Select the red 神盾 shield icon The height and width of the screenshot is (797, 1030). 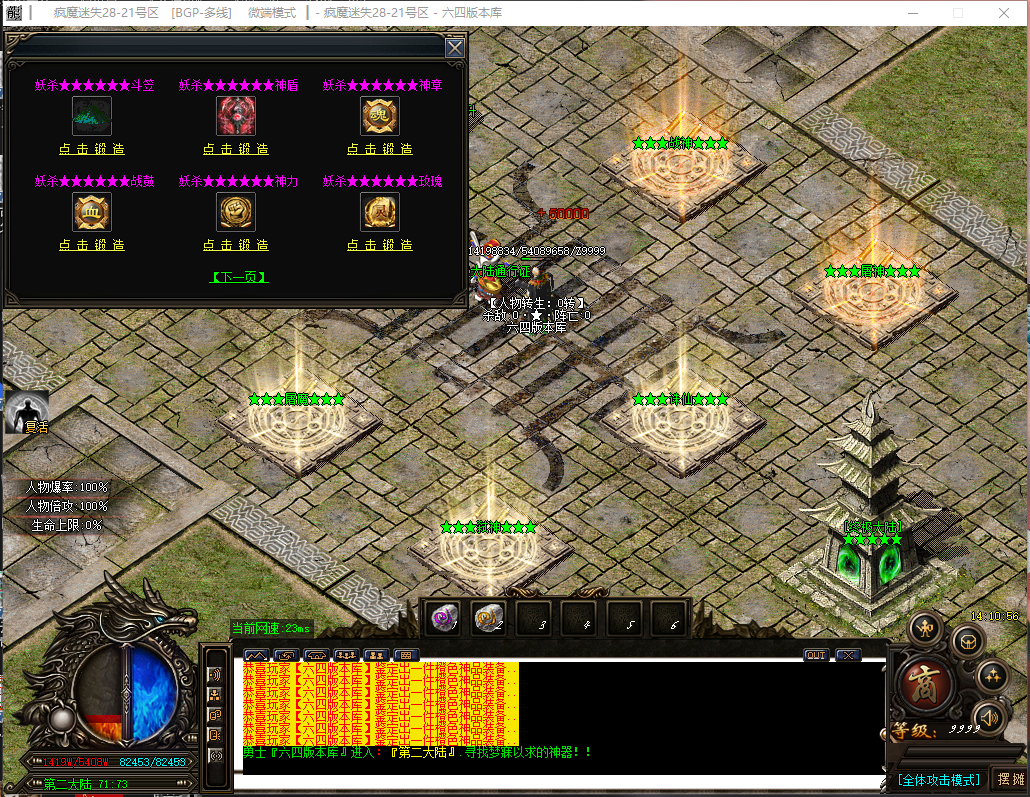click(x=236, y=116)
